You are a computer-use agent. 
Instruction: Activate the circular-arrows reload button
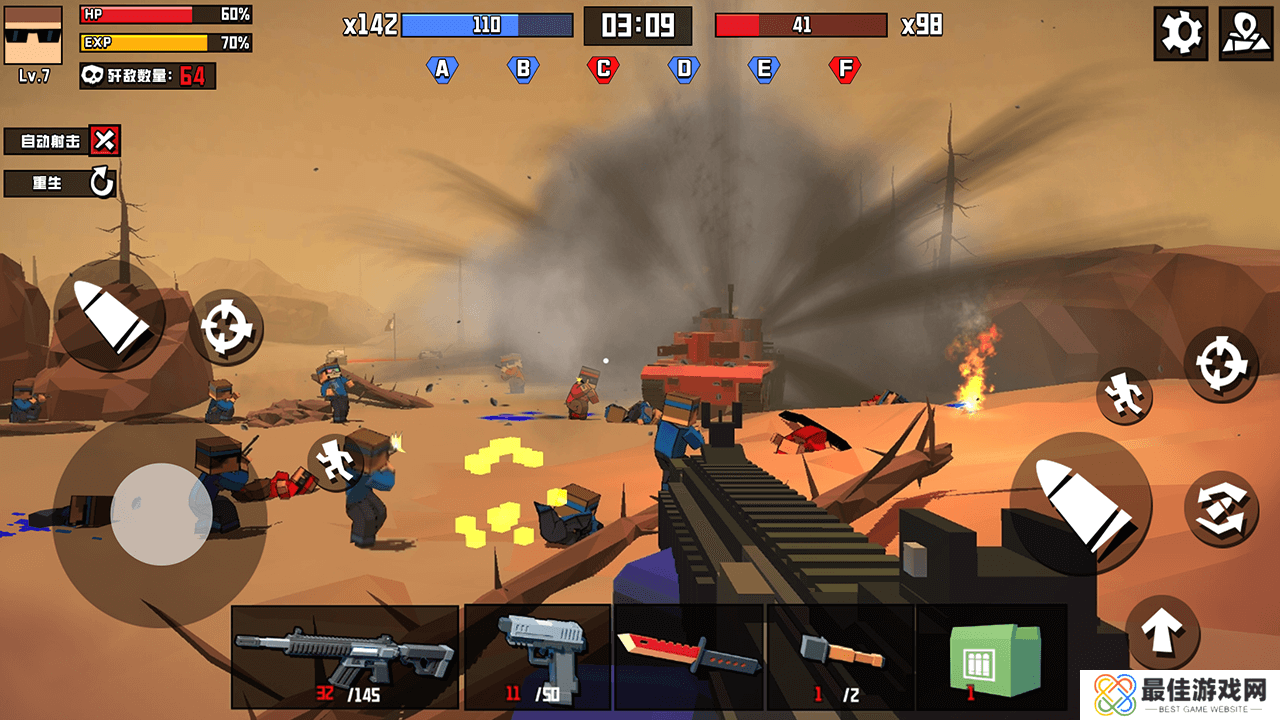point(1221,508)
